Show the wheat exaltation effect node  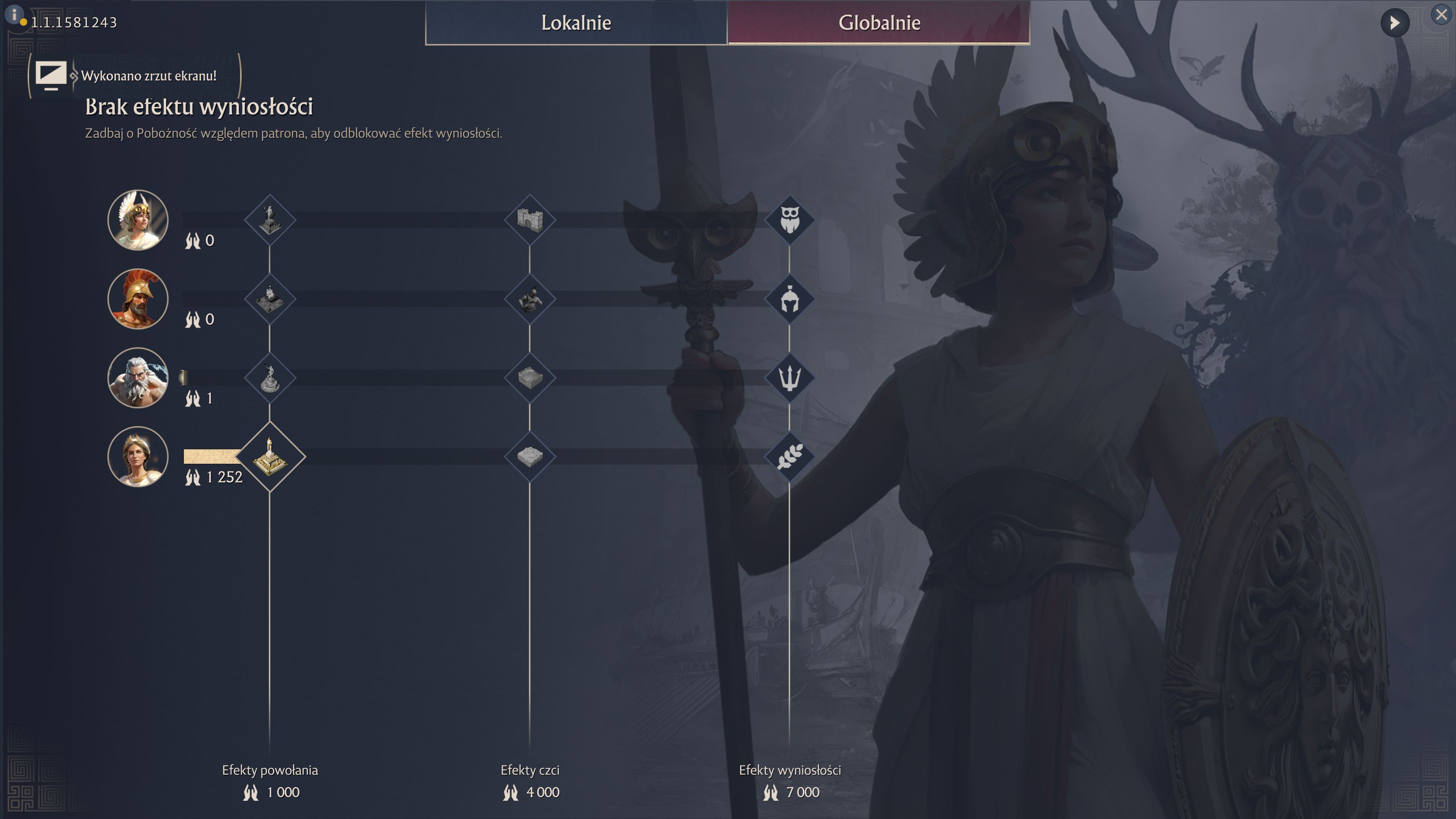click(x=789, y=457)
